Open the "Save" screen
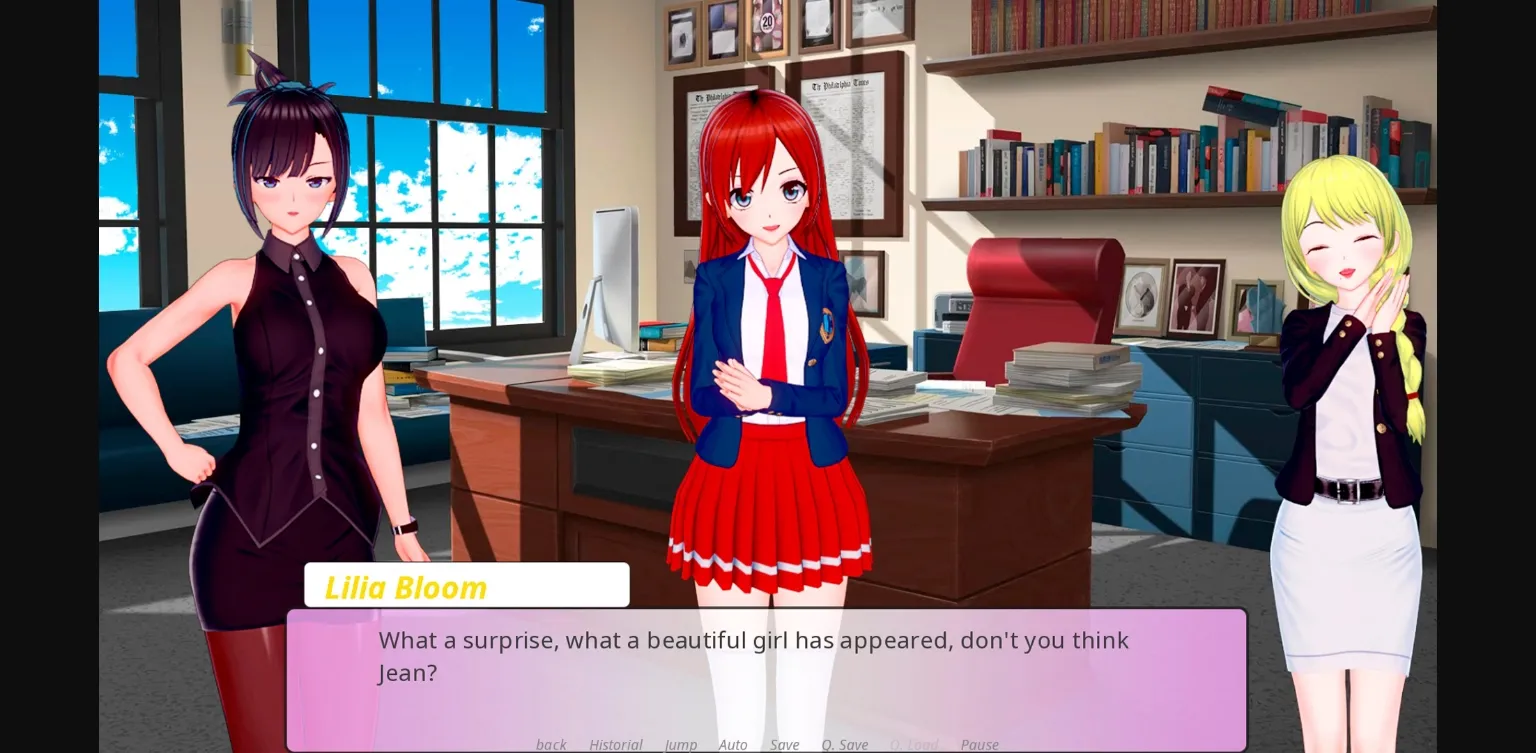 pyautogui.click(x=785, y=744)
